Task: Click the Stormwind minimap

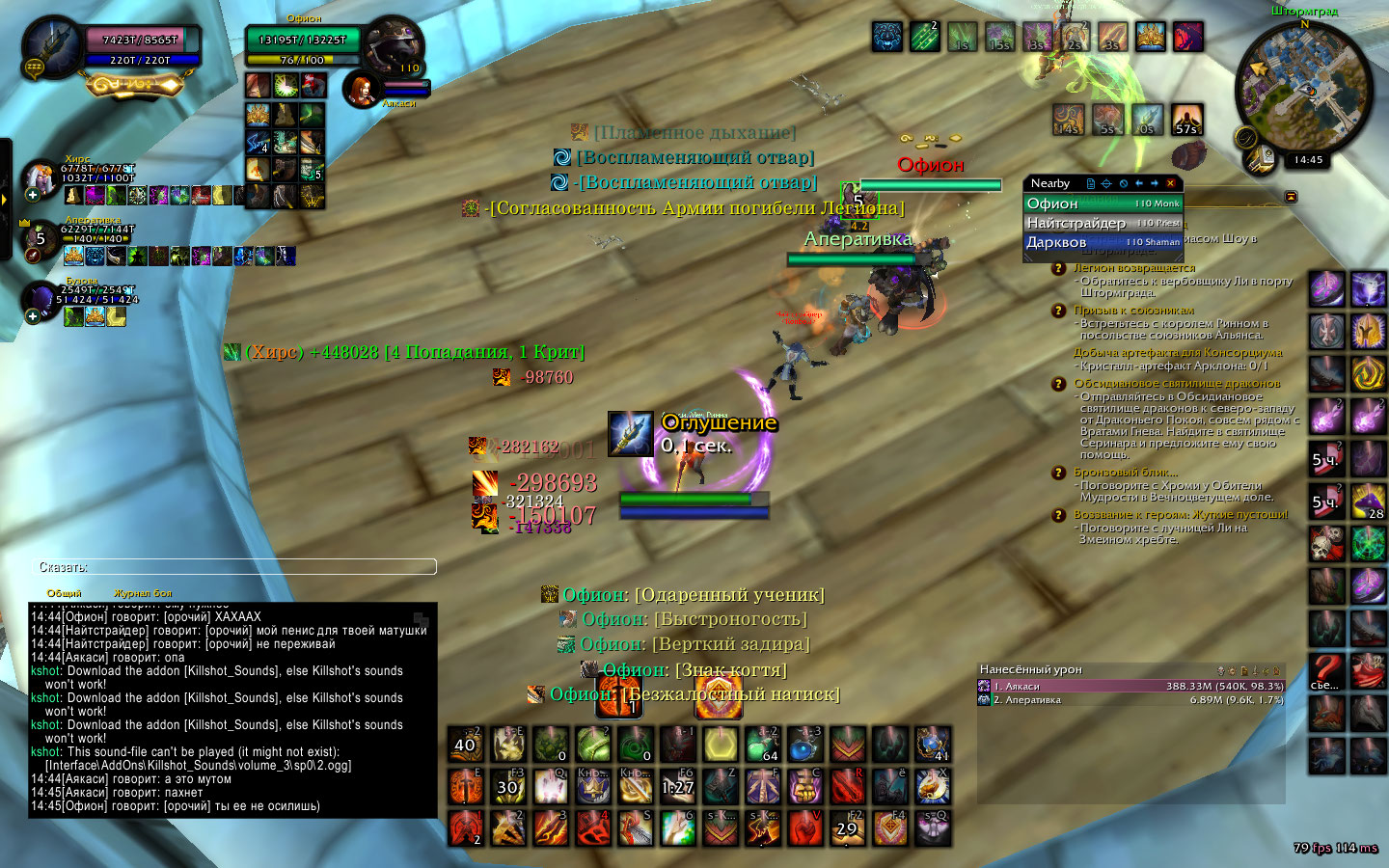Action: coord(1303,87)
